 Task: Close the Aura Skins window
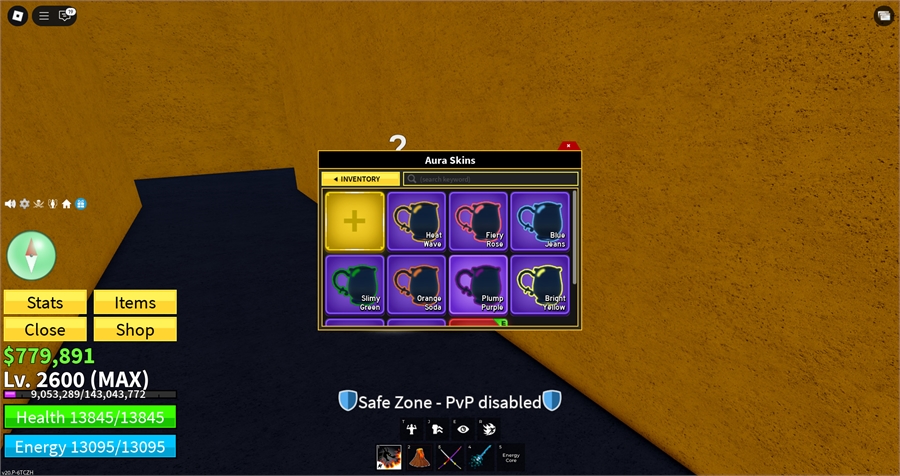pyautogui.click(x=568, y=146)
